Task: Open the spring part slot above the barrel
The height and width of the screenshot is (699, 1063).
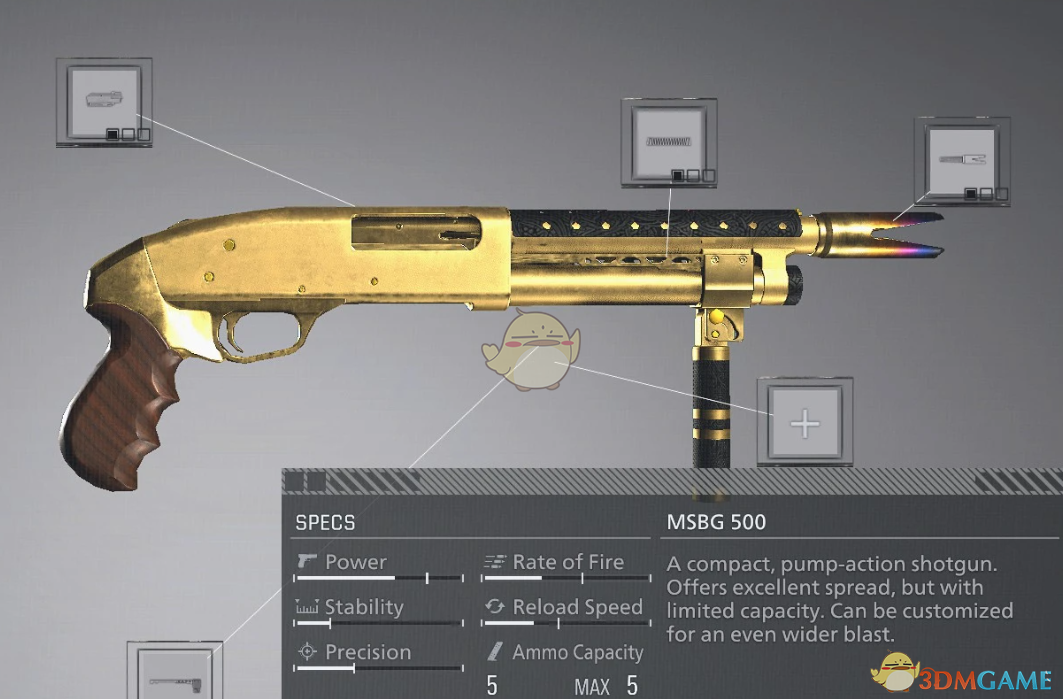Action: [669, 143]
